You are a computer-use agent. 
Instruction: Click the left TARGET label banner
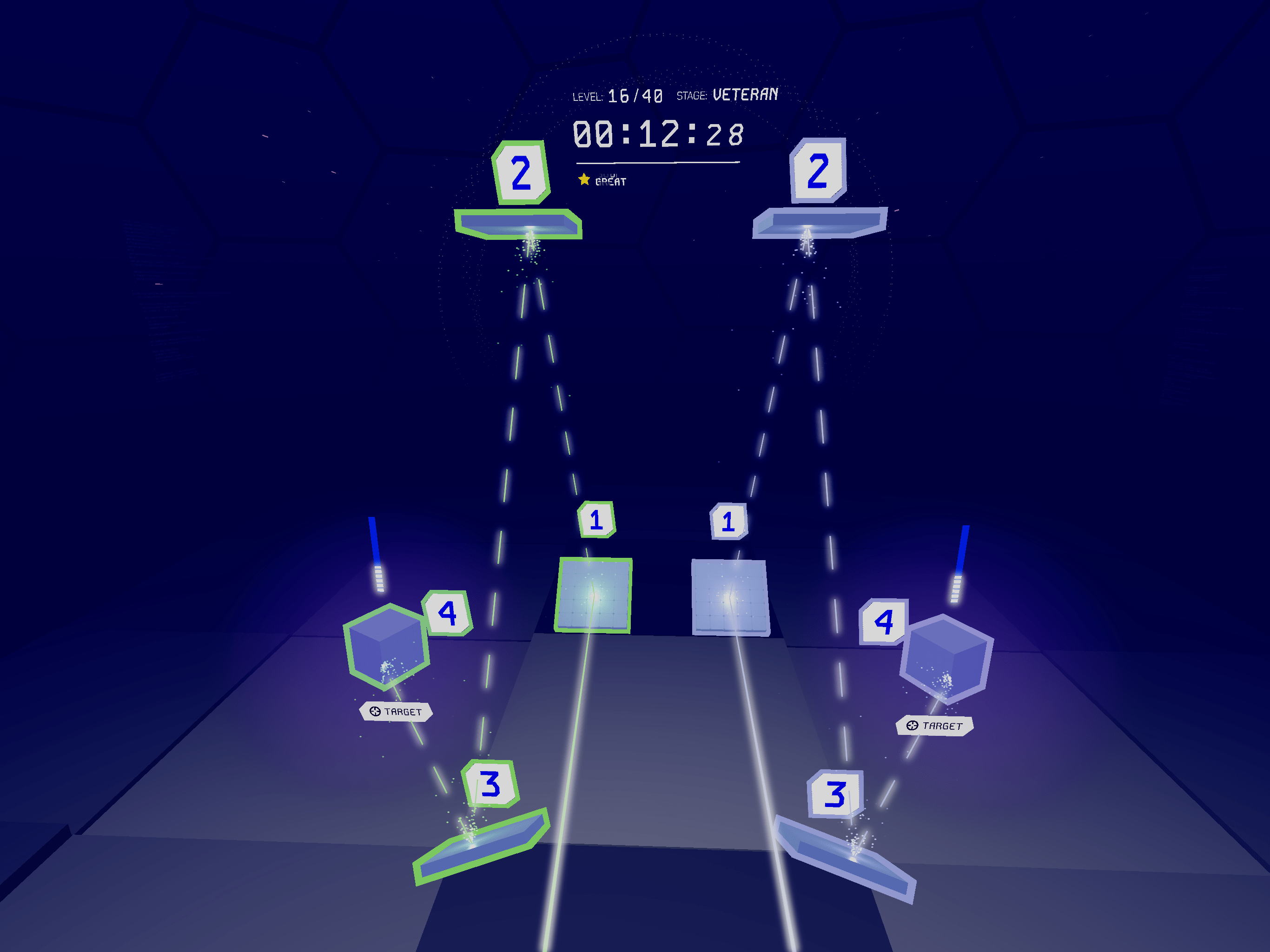tap(396, 711)
